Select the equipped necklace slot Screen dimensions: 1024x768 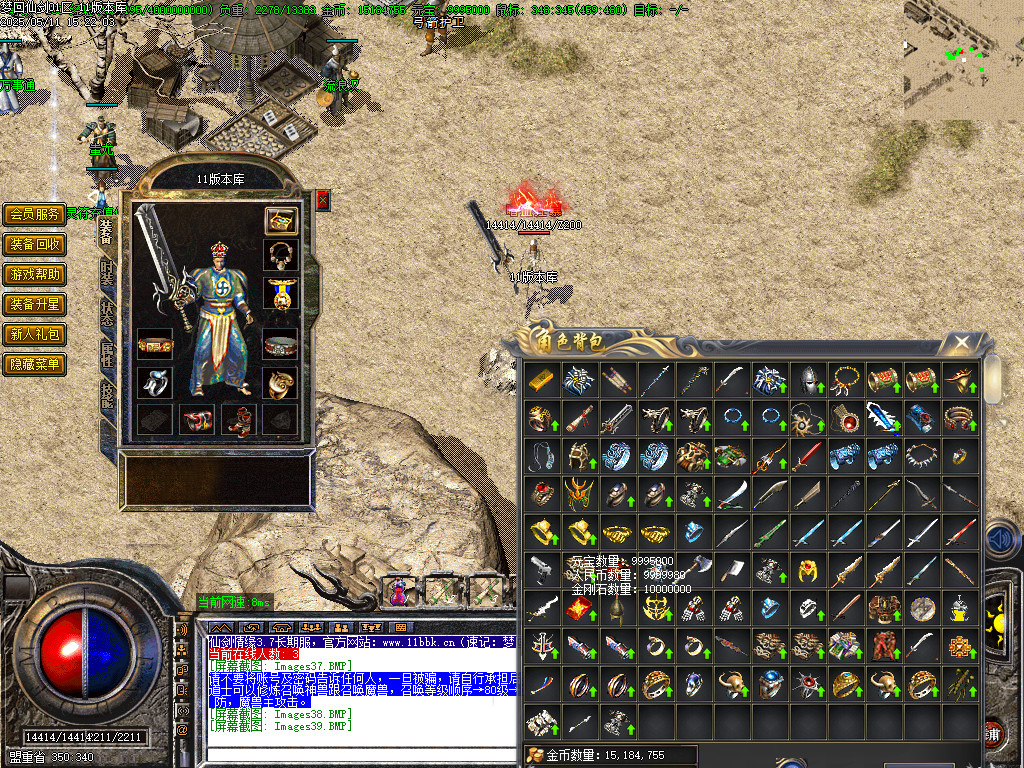point(281,256)
